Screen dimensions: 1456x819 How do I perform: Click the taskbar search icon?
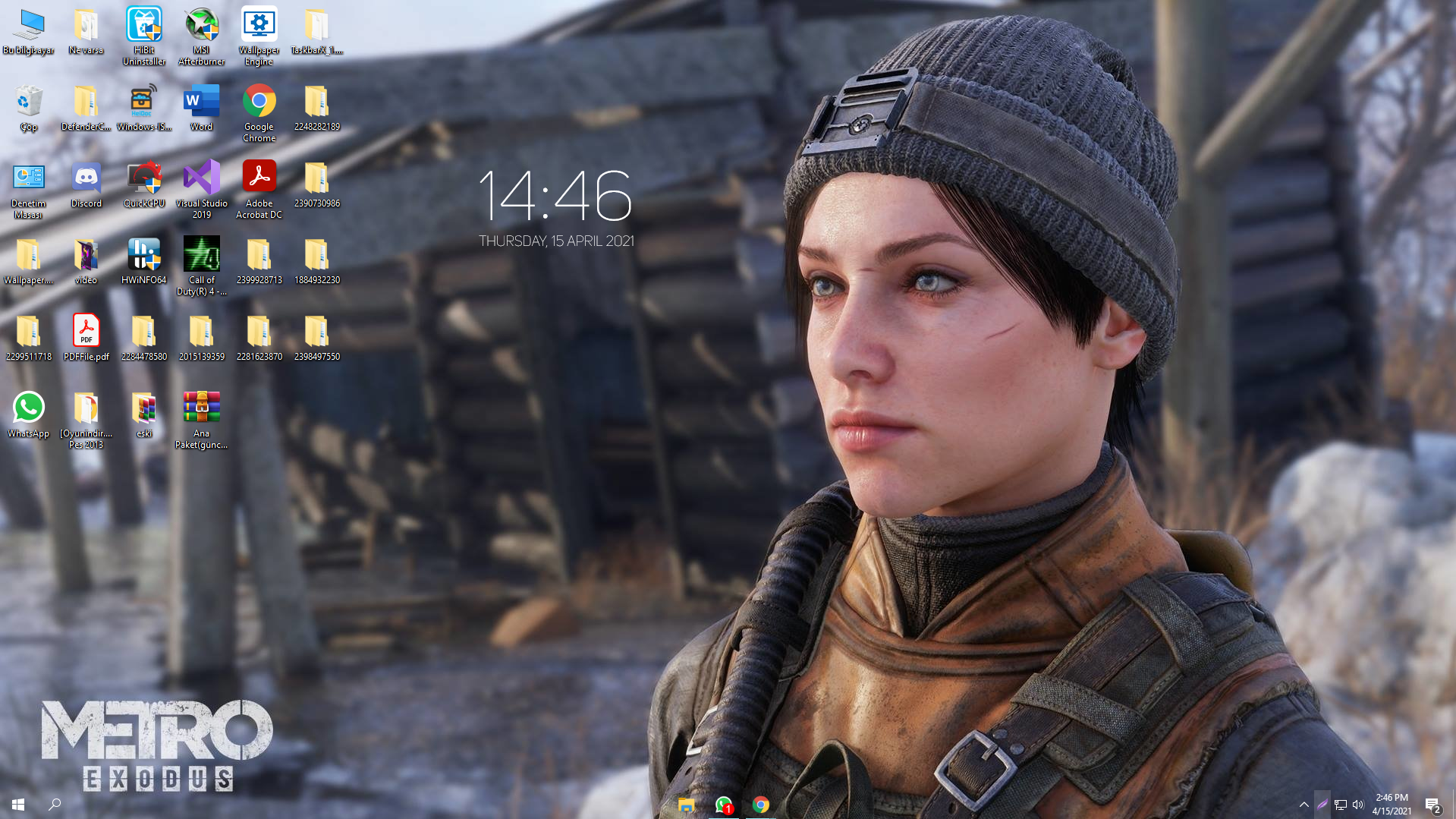(53, 805)
